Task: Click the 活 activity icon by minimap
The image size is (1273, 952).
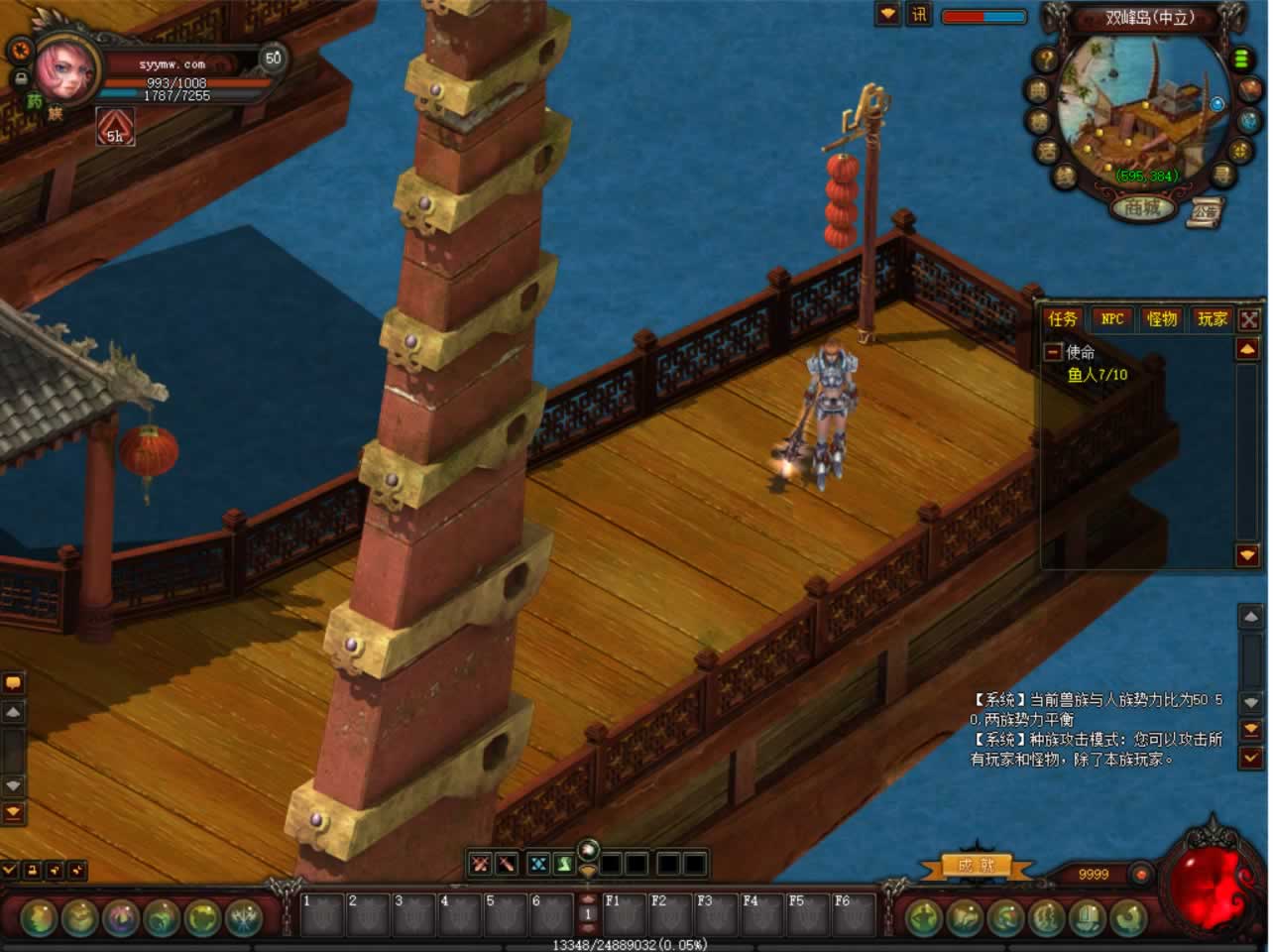Action: [1048, 152]
